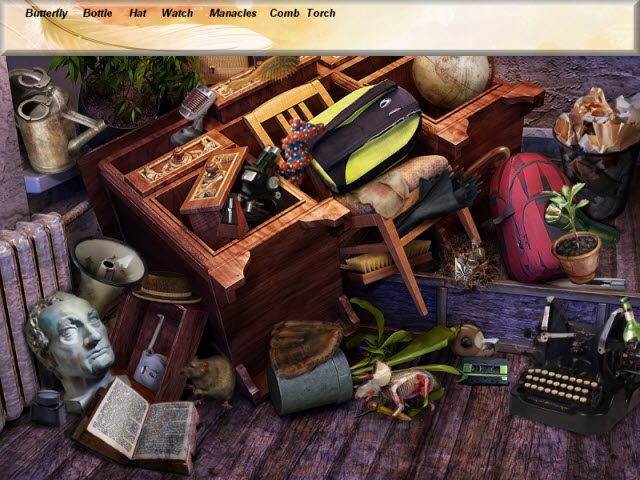Select the Butterfly entry in the item list
This screenshot has height=480, width=640.
pyautogui.click(x=46, y=14)
